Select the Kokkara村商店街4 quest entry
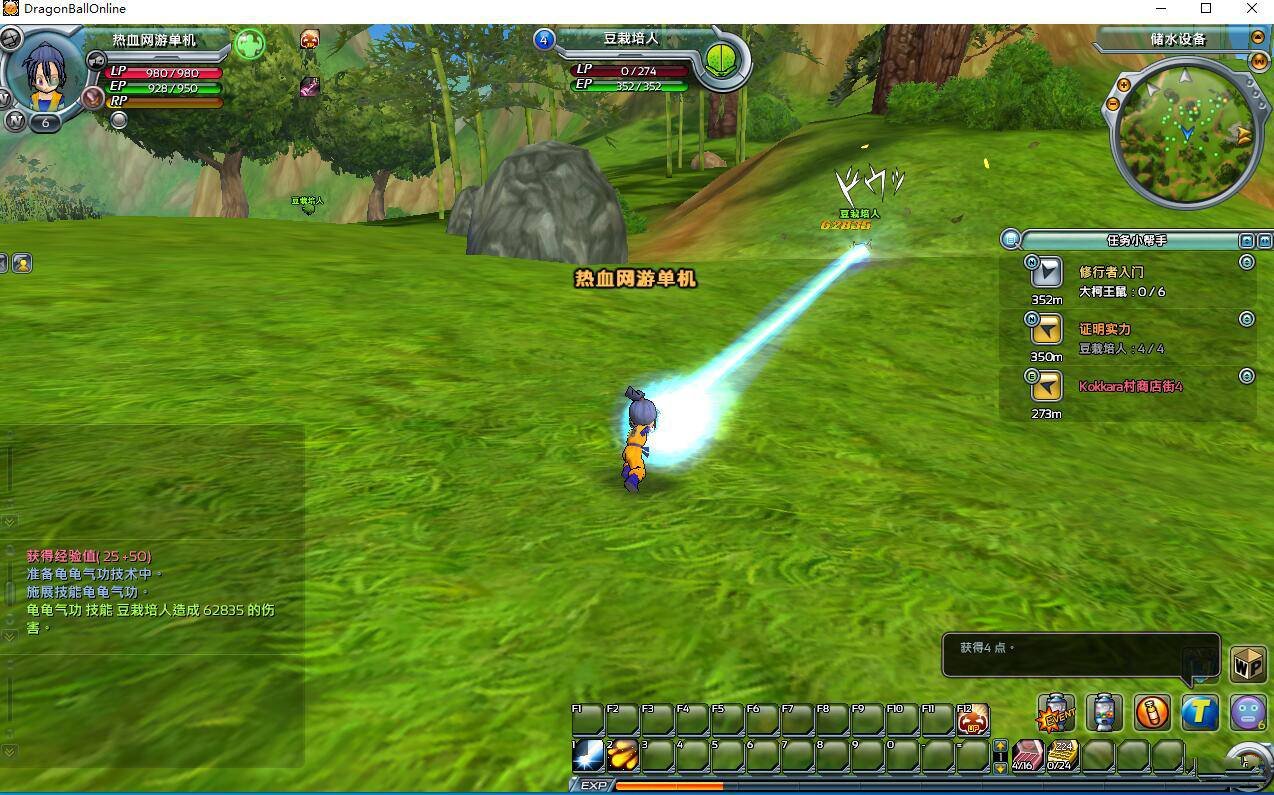1274x795 pixels. pyautogui.click(x=1130, y=386)
